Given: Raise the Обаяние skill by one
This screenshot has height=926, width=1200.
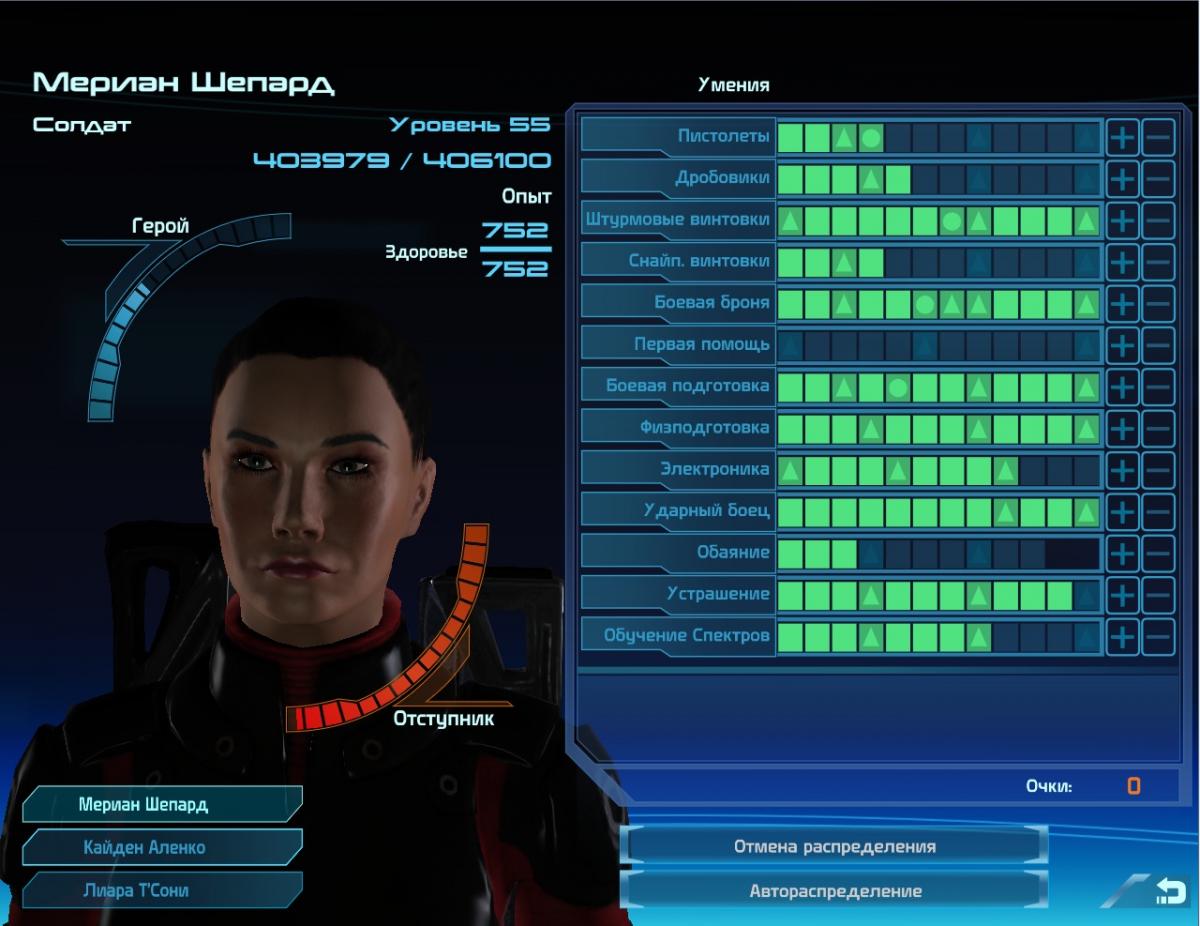Looking at the screenshot, I should pos(1122,552).
